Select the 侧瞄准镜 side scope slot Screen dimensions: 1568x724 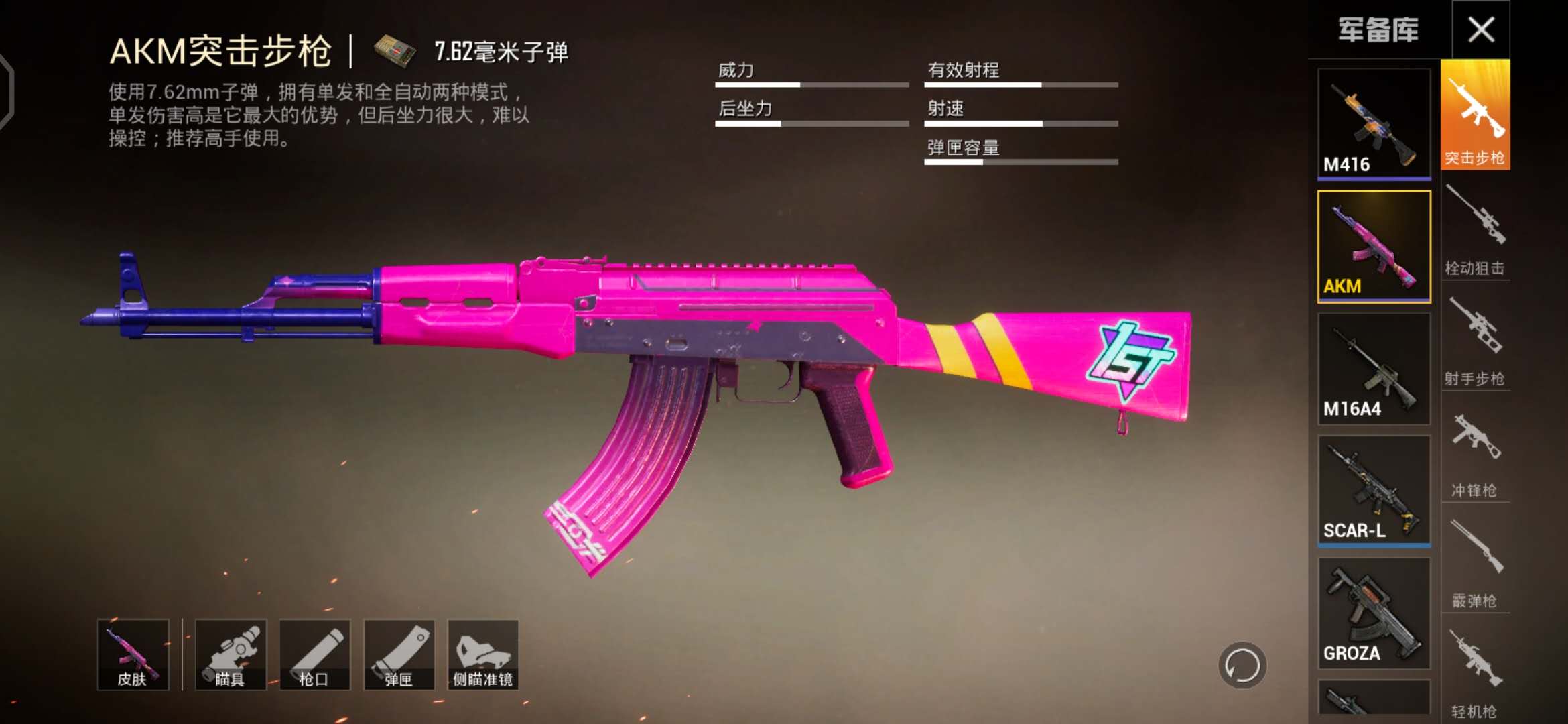tap(482, 654)
